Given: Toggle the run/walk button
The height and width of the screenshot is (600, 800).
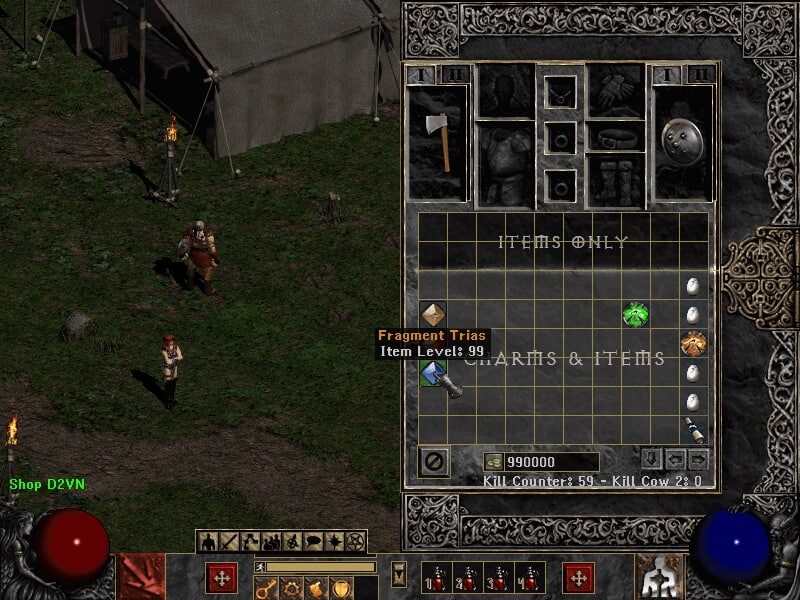Looking at the screenshot, I should pos(259,567).
